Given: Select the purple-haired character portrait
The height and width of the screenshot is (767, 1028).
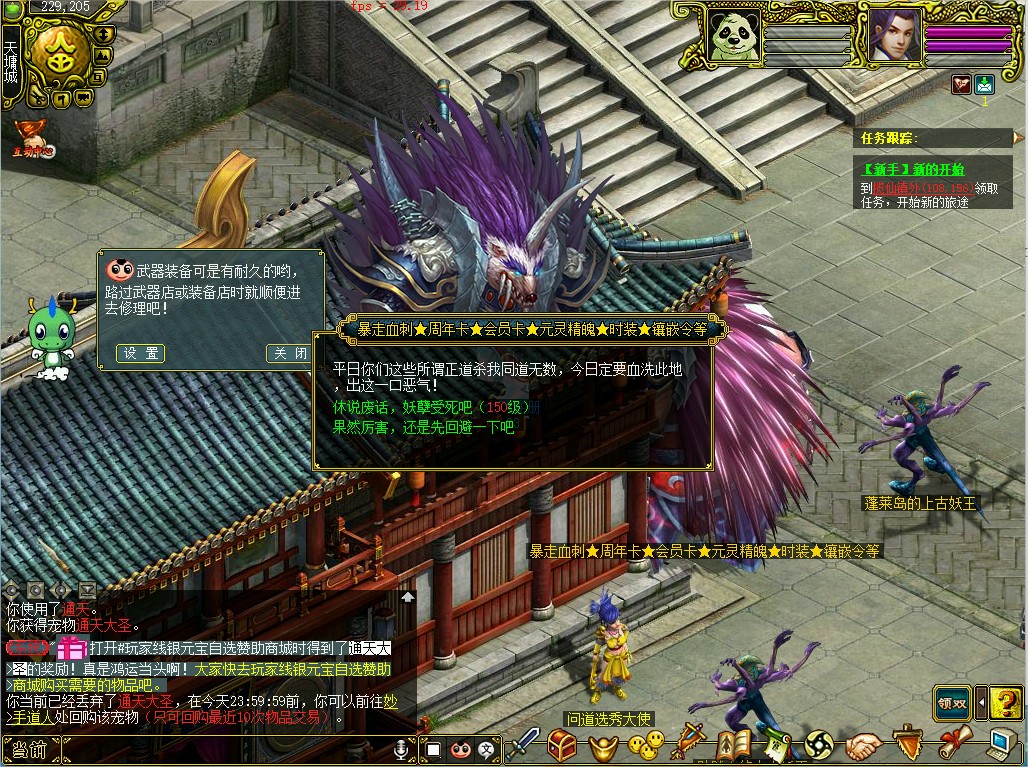Looking at the screenshot, I should (893, 37).
